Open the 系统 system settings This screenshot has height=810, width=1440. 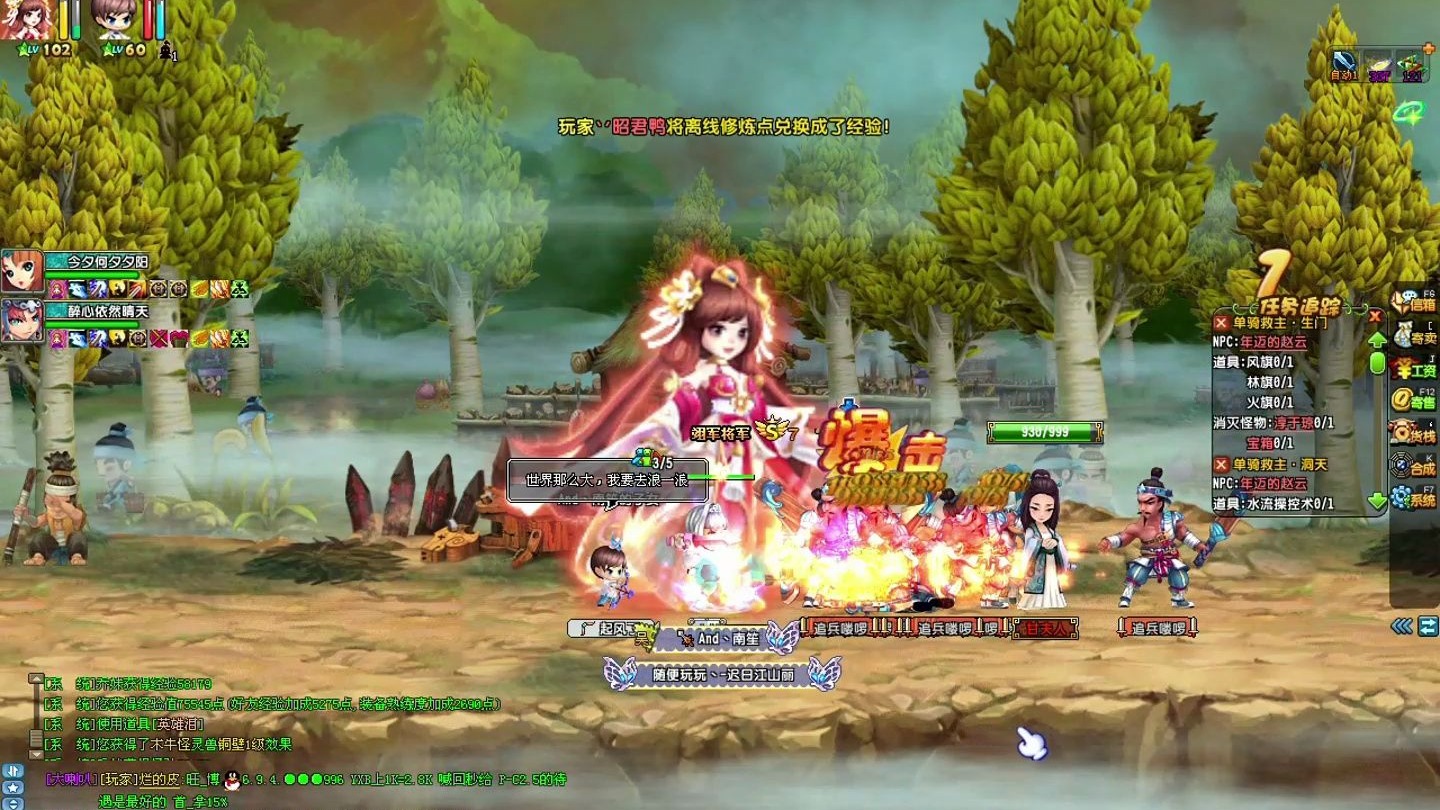[1413, 497]
